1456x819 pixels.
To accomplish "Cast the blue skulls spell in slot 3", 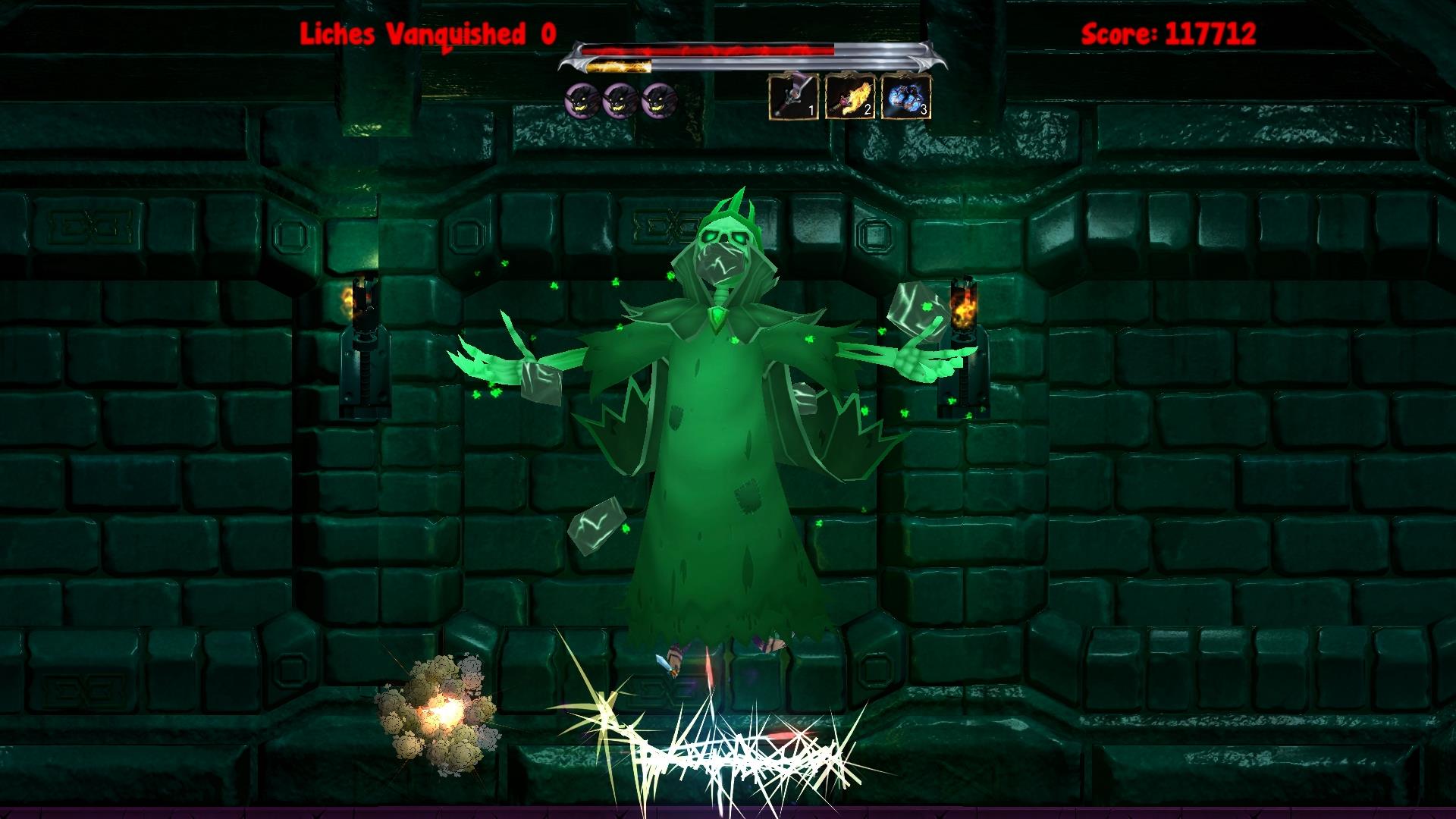I will click(x=905, y=98).
